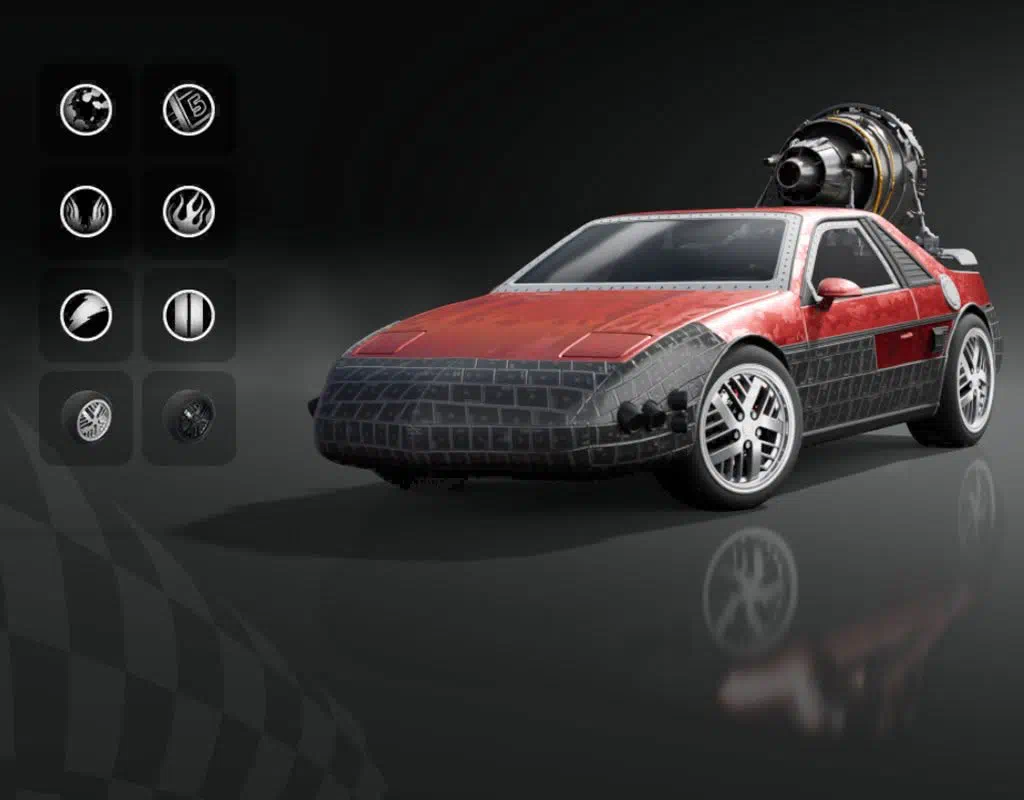Choose the lightning bolt decal
Viewport: 1024px width, 800px height.
click(x=86, y=315)
